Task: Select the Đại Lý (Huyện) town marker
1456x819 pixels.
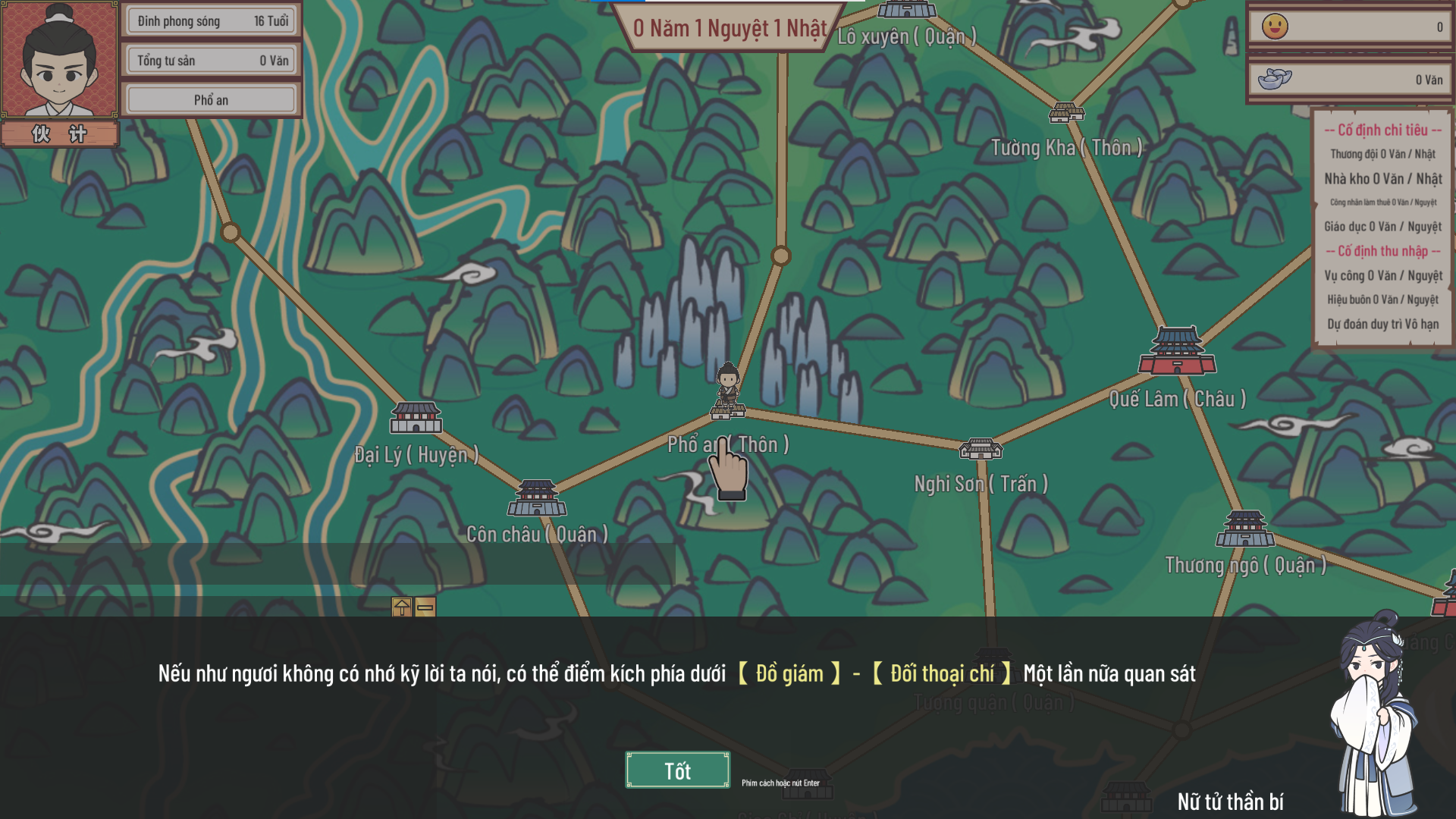Action: click(x=416, y=419)
